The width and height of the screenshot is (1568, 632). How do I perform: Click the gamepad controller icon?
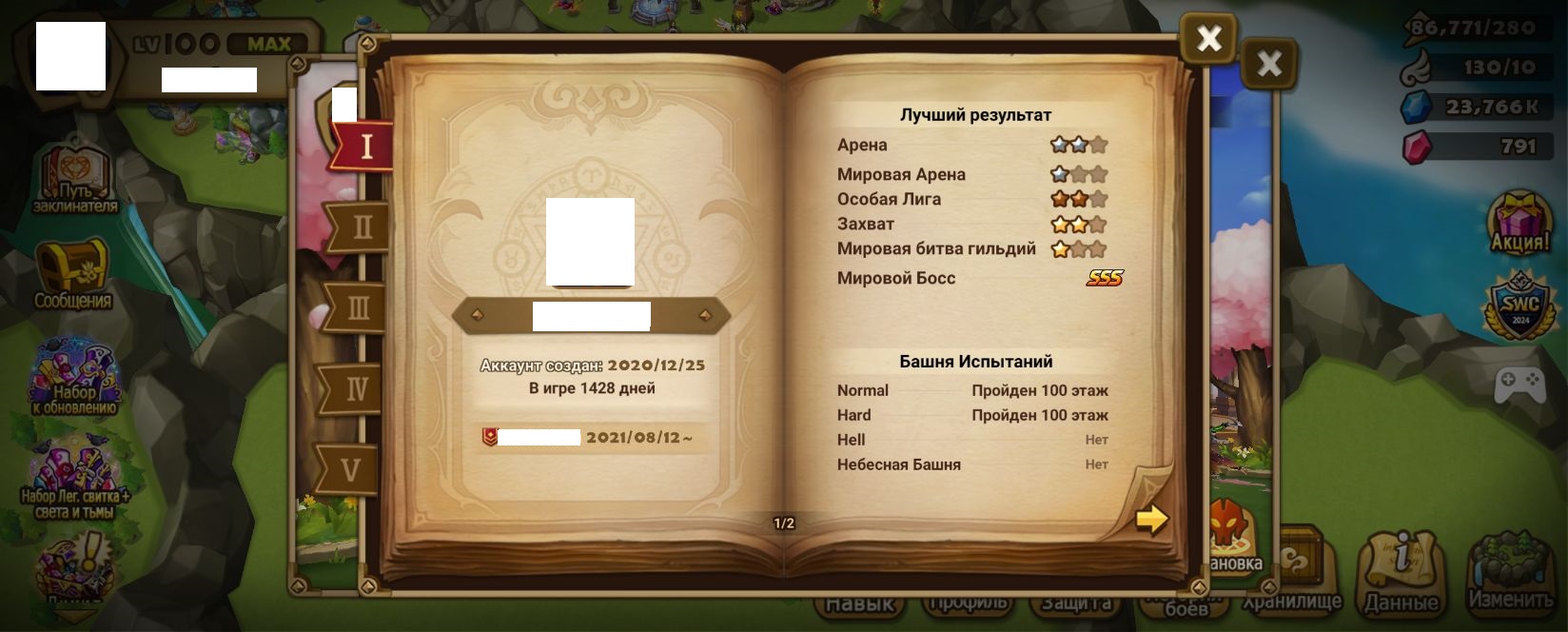click(x=1519, y=385)
